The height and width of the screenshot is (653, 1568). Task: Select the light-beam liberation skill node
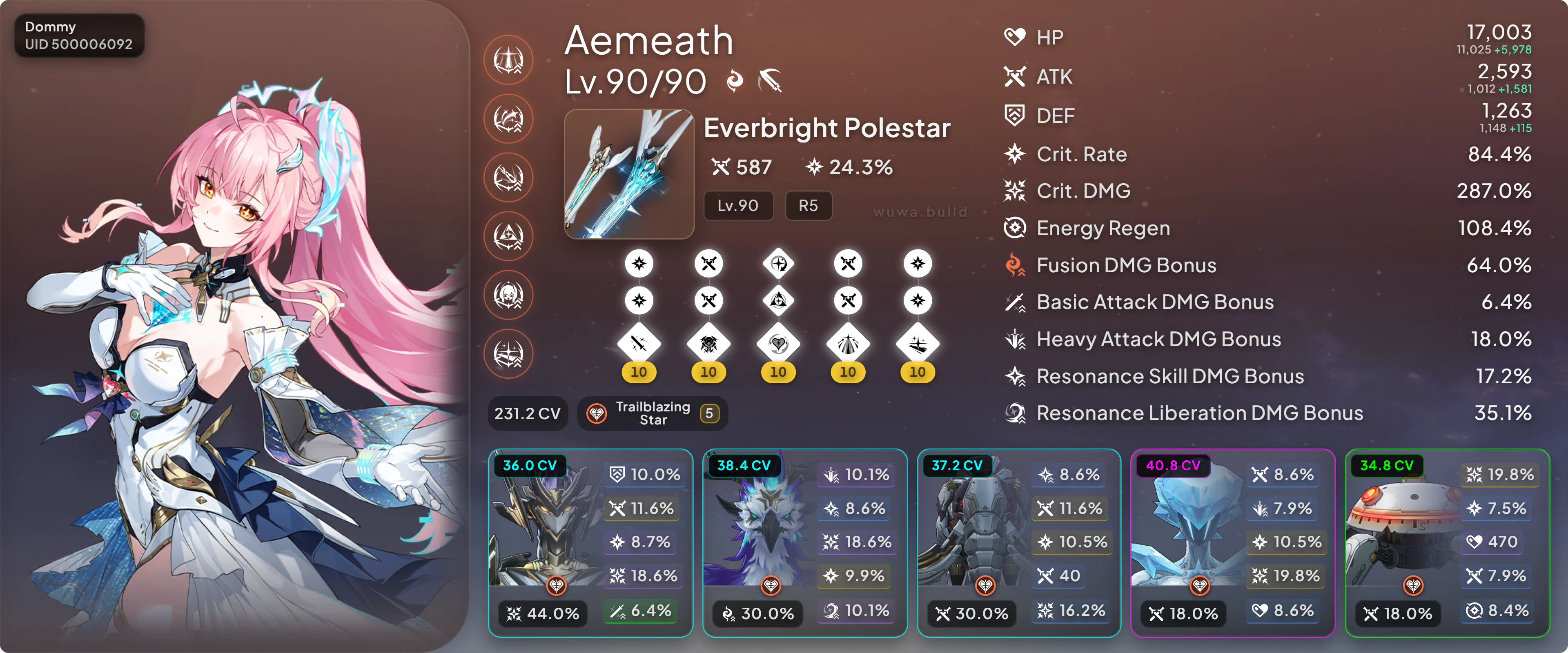click(848, 344)
